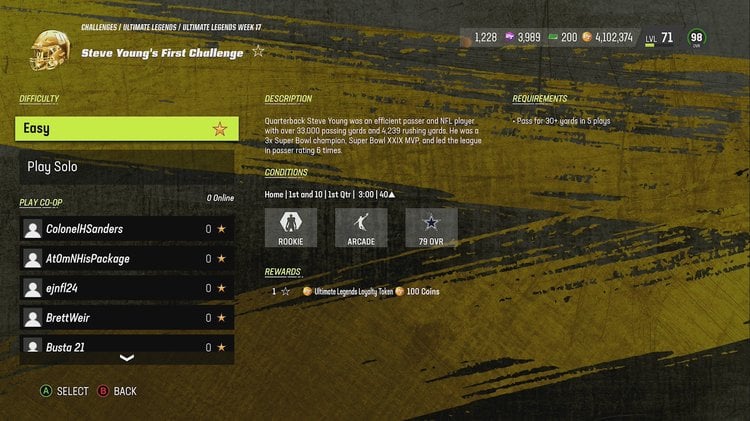This screenshot has height=421, width=750.
Task: Click the Rookie condition tile
Action: 290,227
